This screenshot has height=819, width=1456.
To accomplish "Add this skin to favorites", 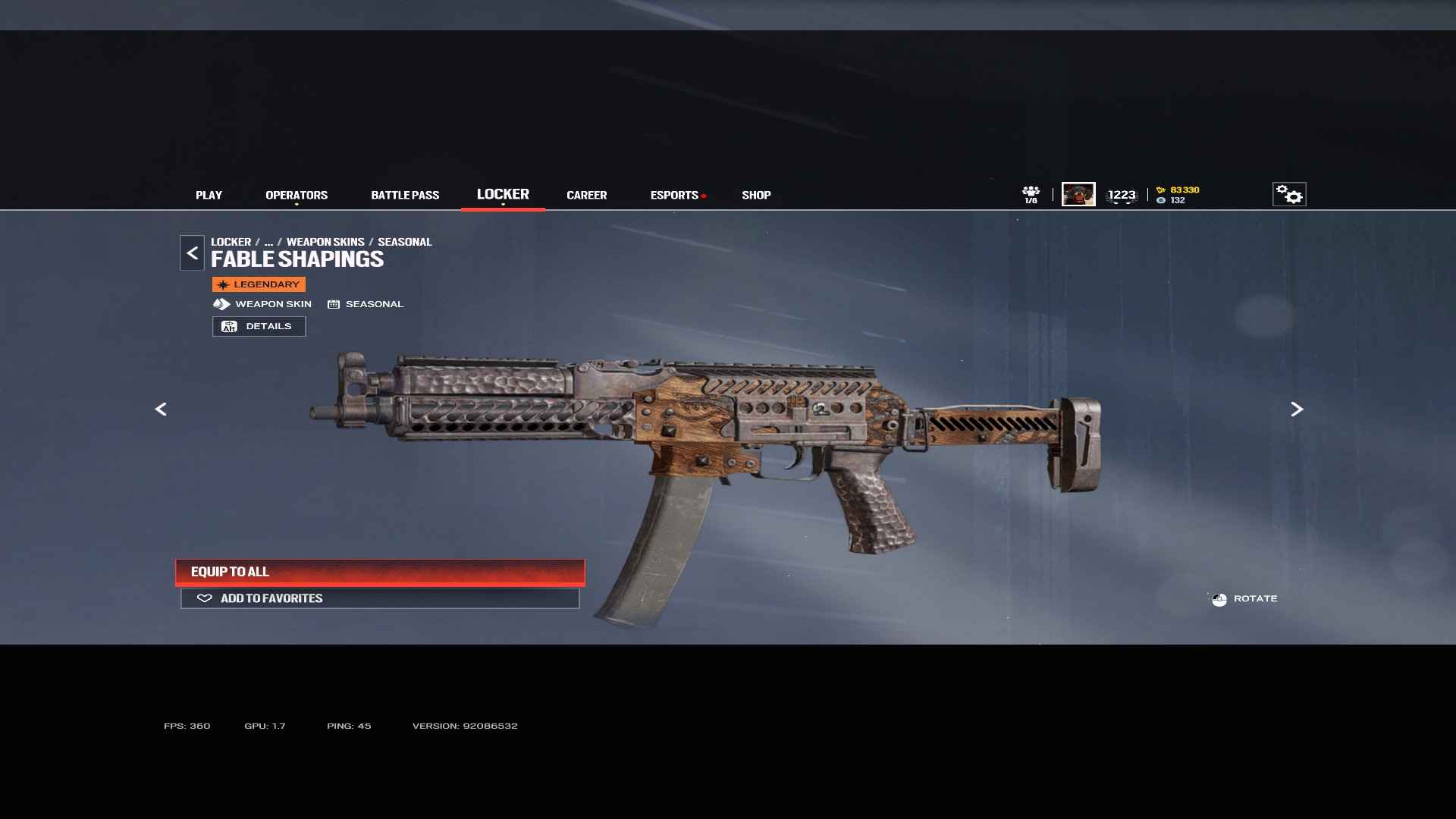I will (380, 598).
